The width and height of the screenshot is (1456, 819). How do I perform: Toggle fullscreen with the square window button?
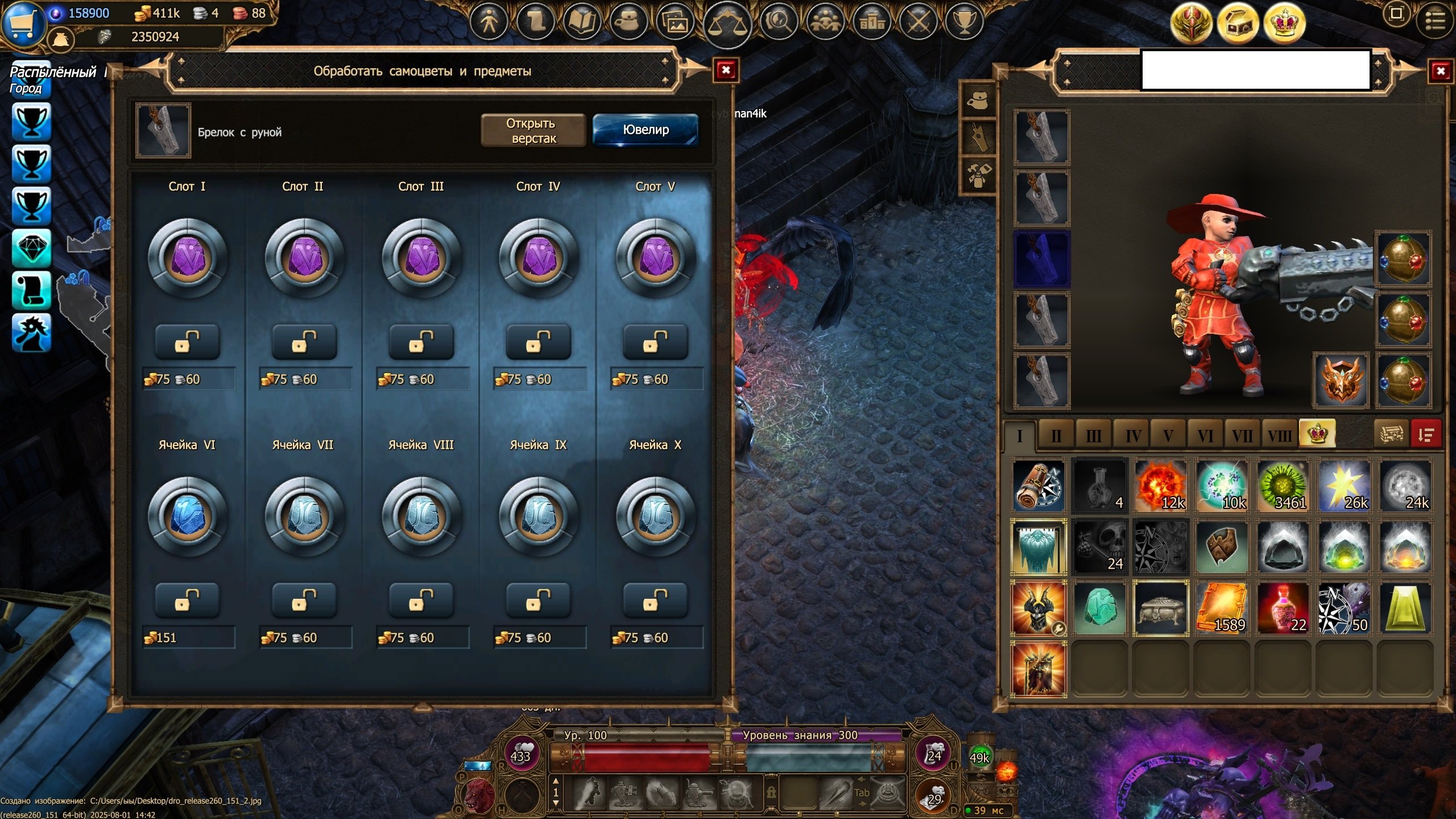[1396, 14]
